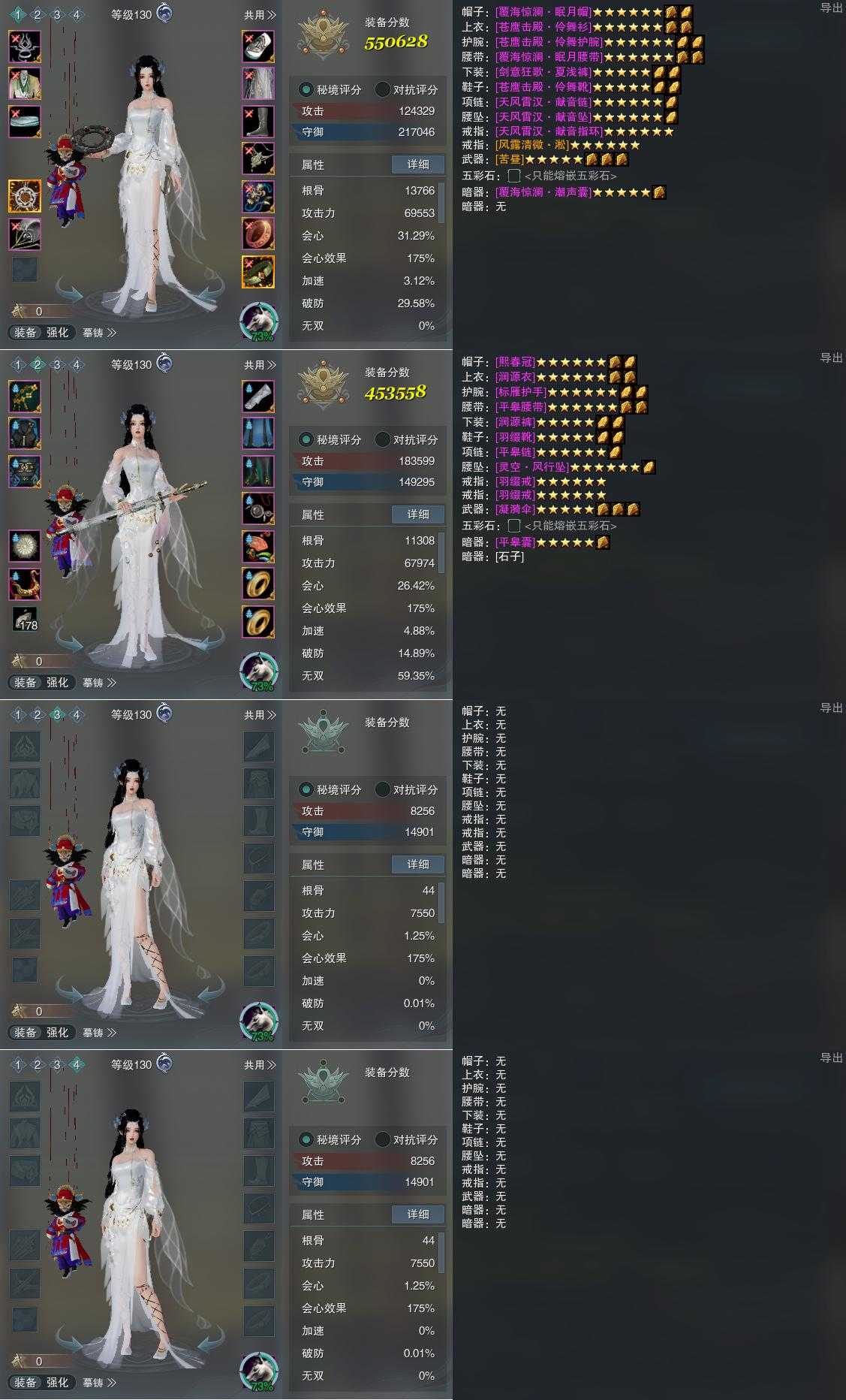The image size is (846, 1400).
Task: Click 导出 beside the 眠月帽 gear list
Action: (x=831, y=8)
